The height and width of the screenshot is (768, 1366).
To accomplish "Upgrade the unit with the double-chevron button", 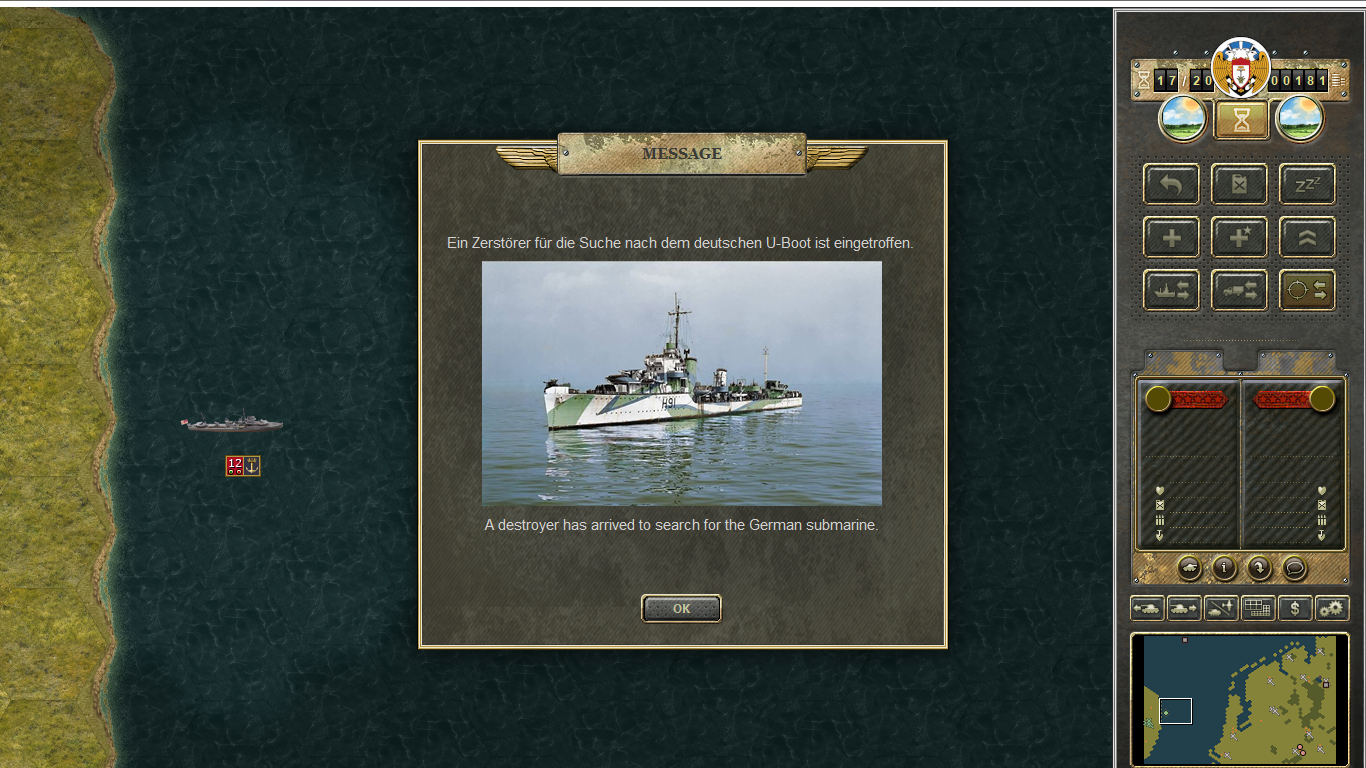I will [1307, 237].
